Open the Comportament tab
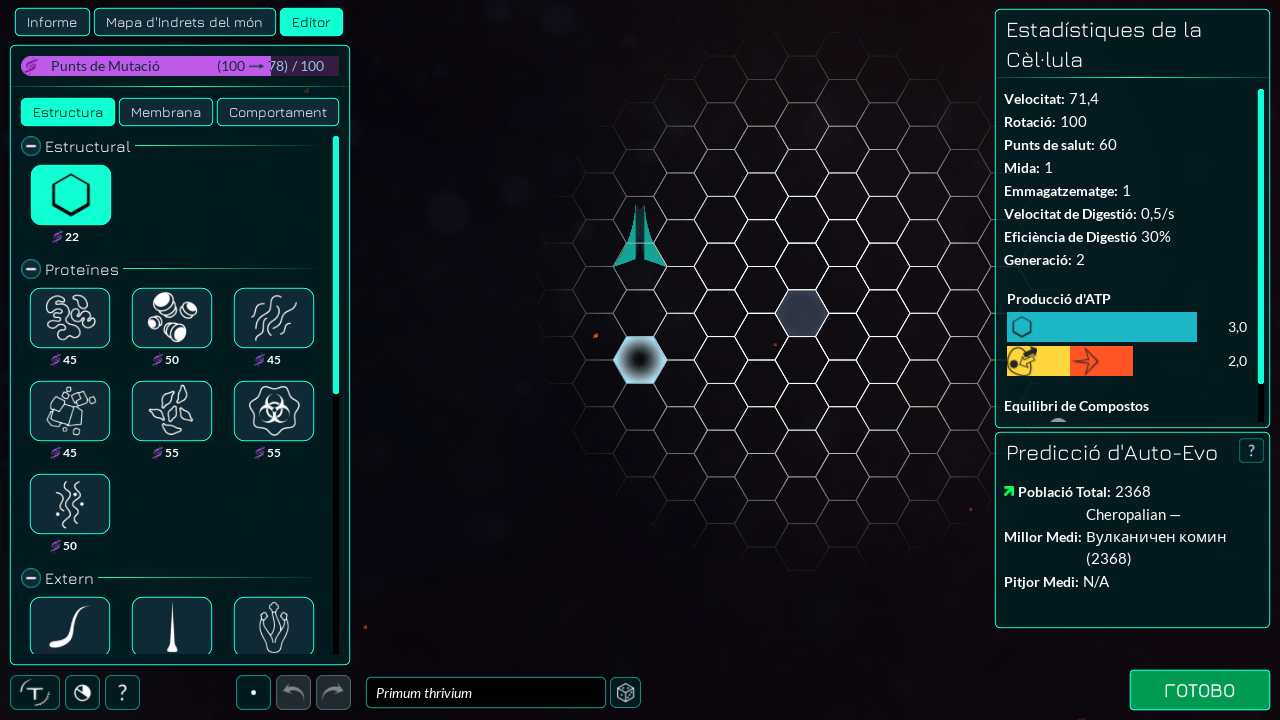Screen dimensions: 1280x720 278,112
